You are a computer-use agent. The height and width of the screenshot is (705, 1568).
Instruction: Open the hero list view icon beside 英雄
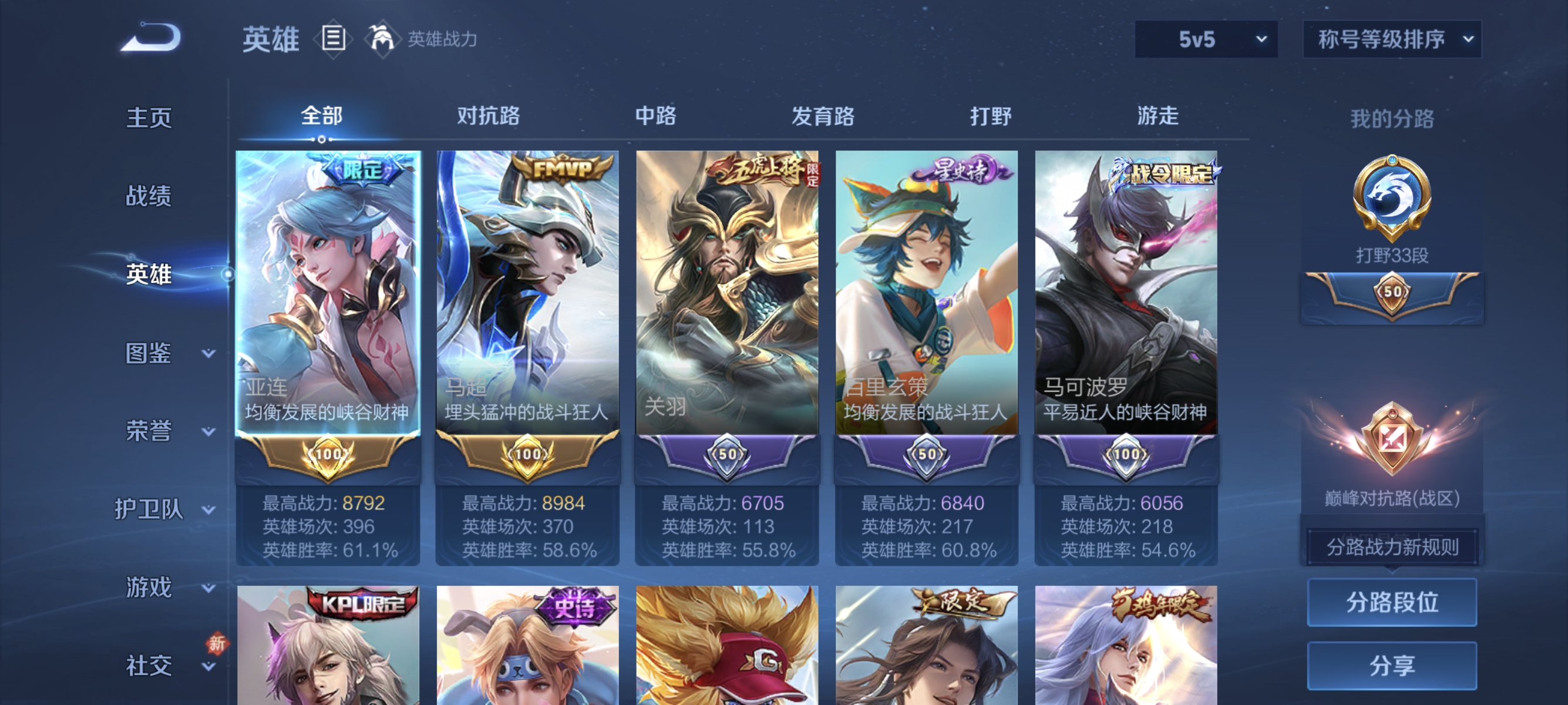[334, 39]
